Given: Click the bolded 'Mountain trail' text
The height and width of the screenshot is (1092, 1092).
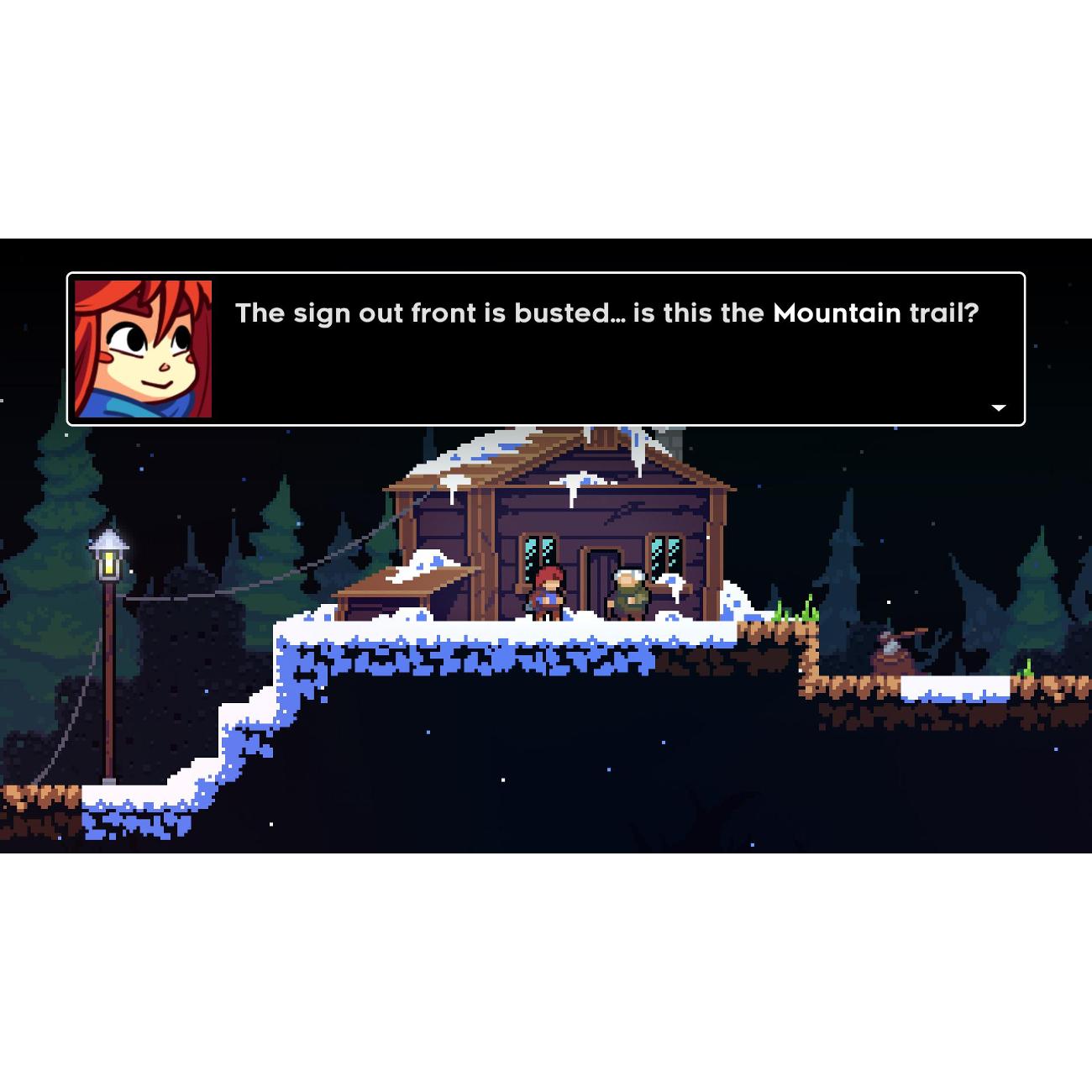Looking at the screenshot, I should coord(874,313).
